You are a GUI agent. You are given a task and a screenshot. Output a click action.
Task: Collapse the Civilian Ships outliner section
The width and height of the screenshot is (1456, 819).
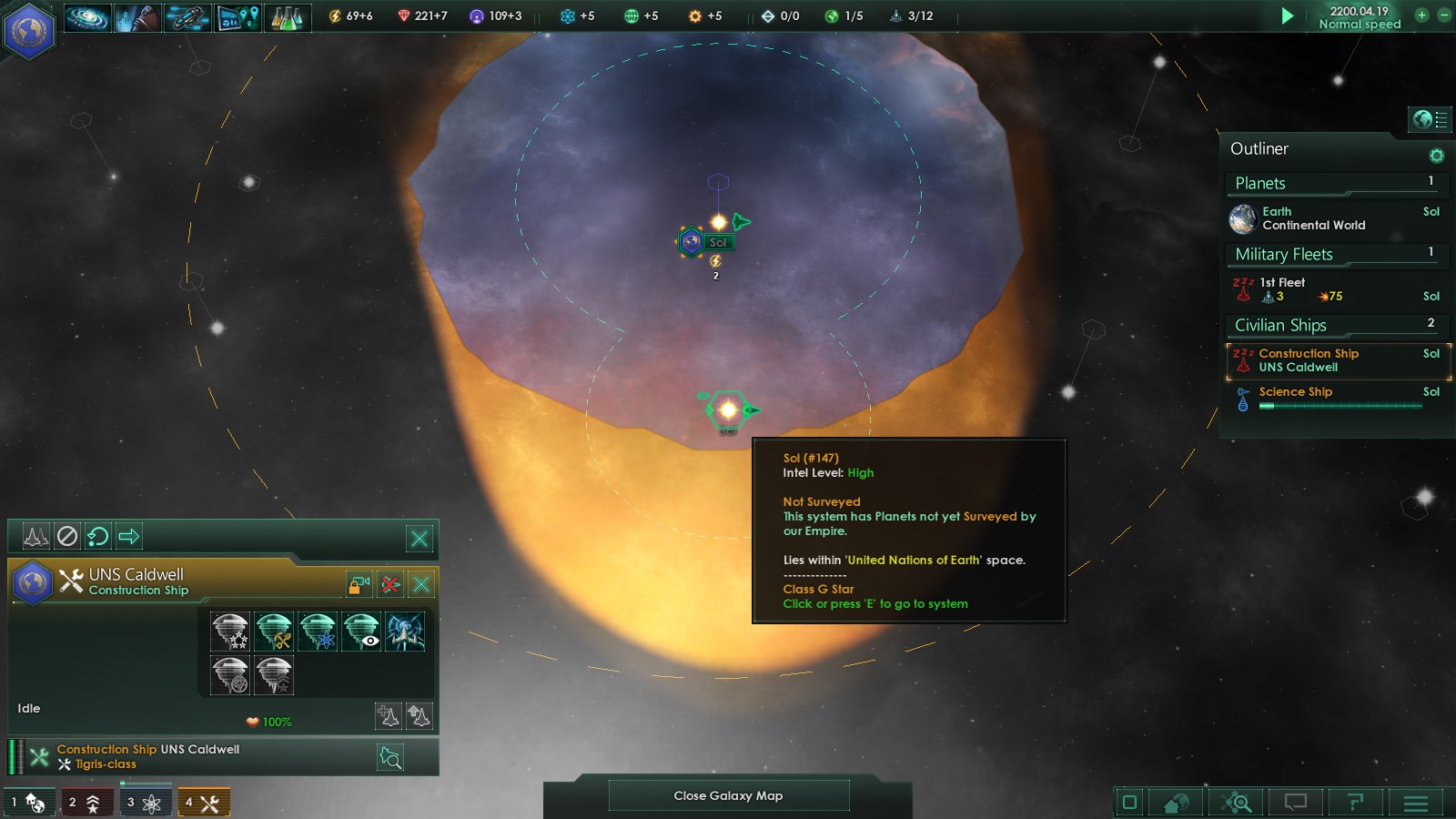(x=1335, y=325)
